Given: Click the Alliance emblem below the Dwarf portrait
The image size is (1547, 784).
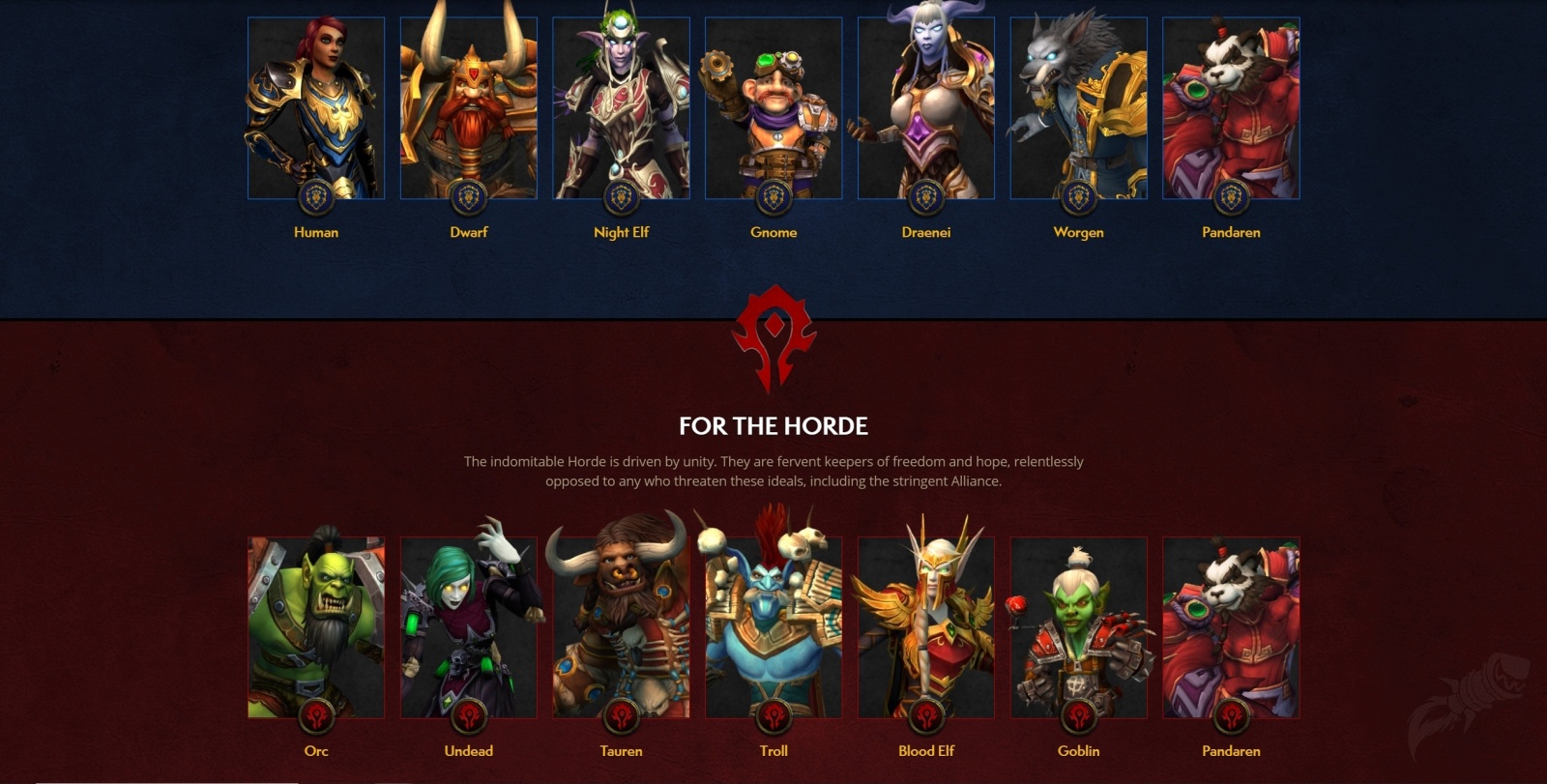Looking at the screenshot, I should 469,199.
